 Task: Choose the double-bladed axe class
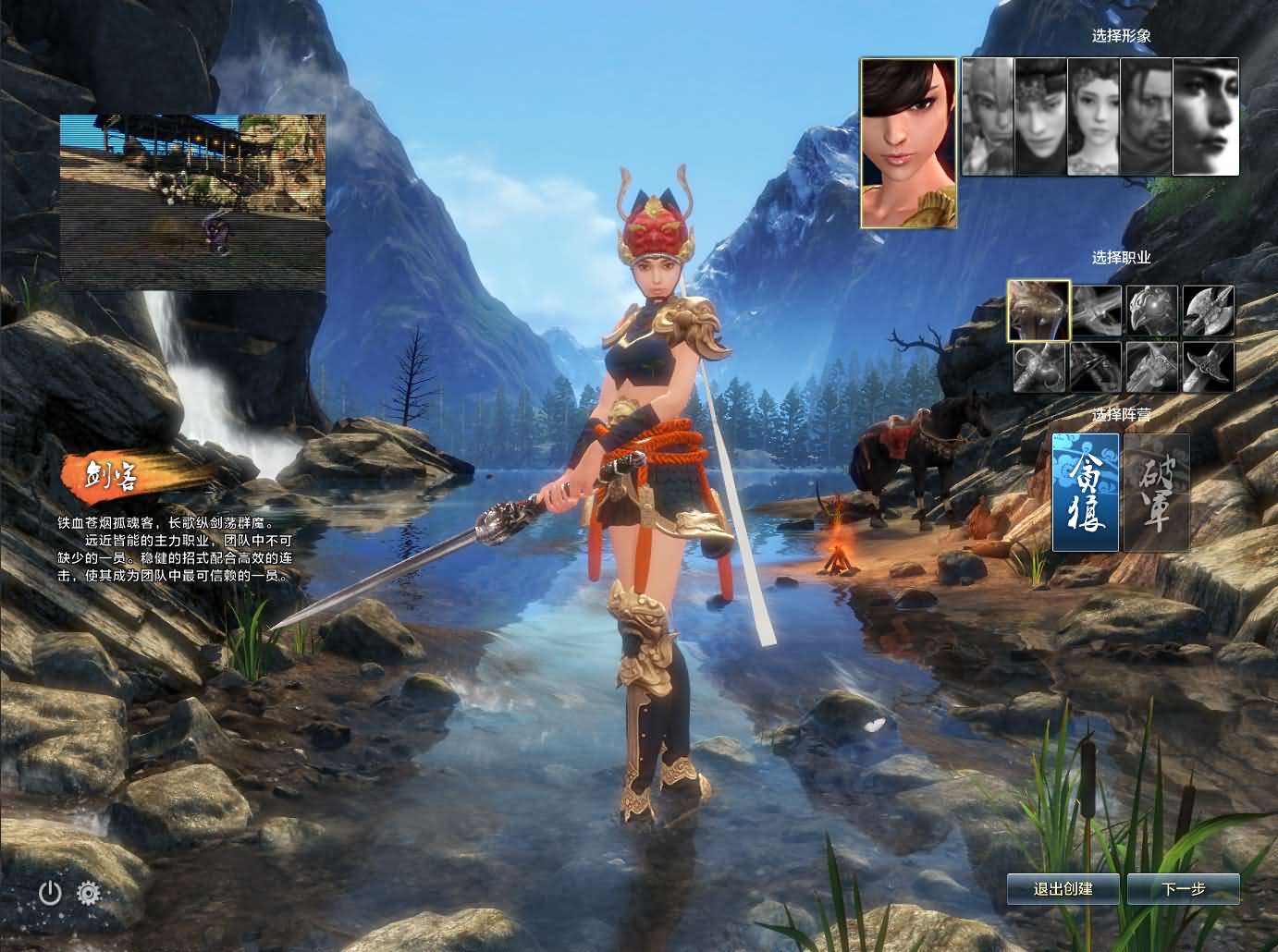1209,311
